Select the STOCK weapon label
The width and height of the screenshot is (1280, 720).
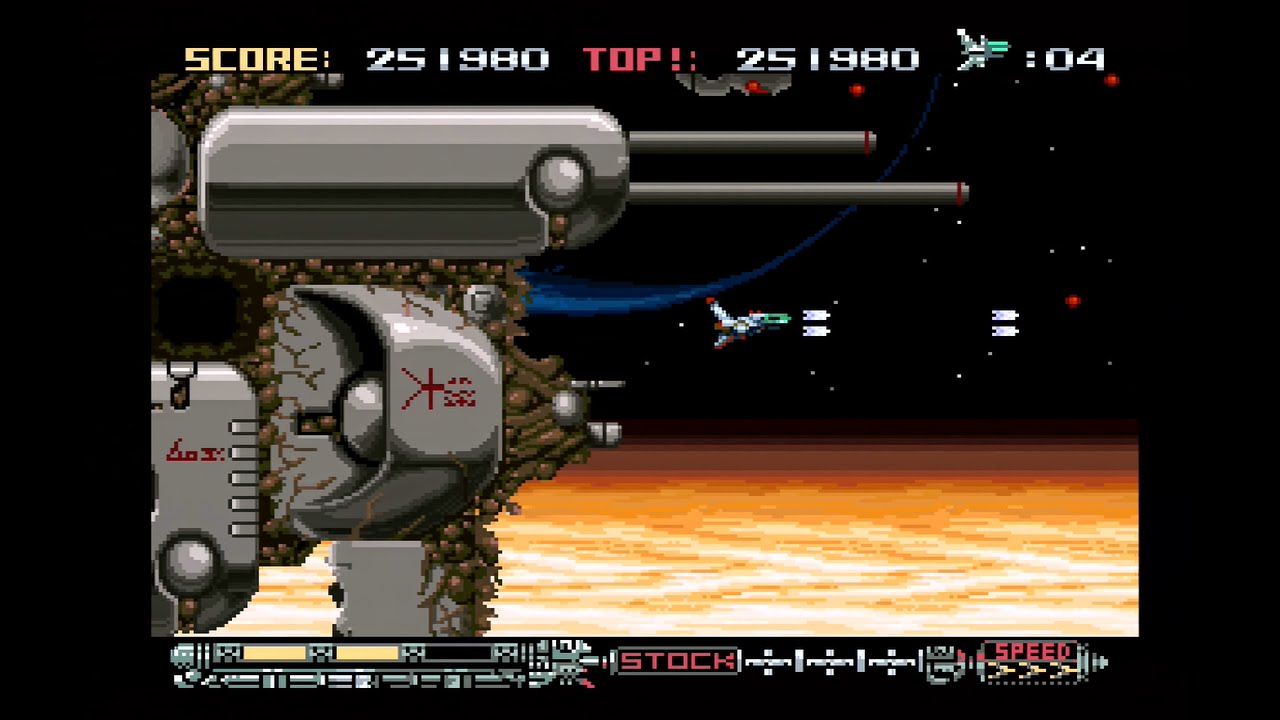678,661
